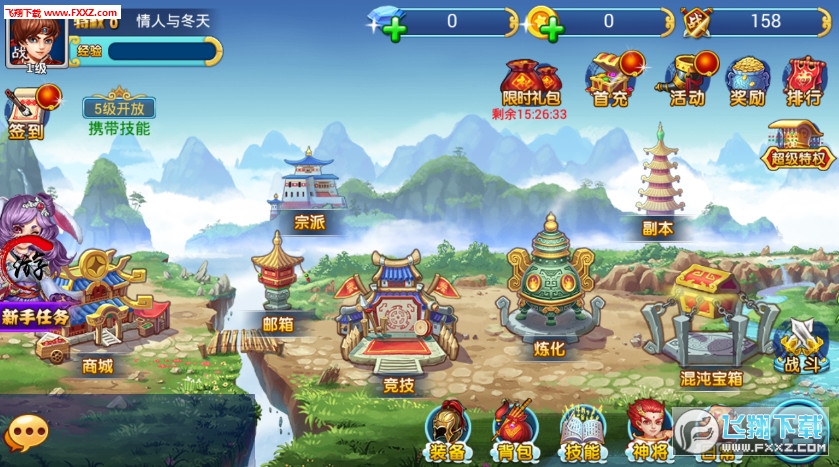839x467 pixels.
Task: Add diamonds with the green plus
Action: point(395,28)
